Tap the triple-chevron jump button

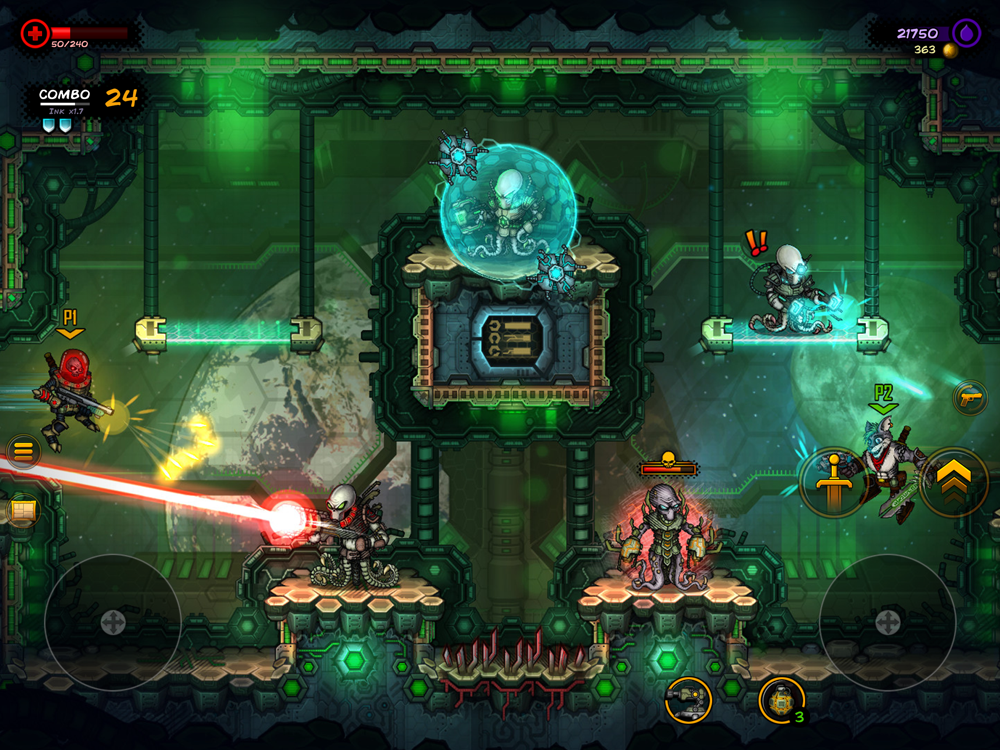(953, 483)
